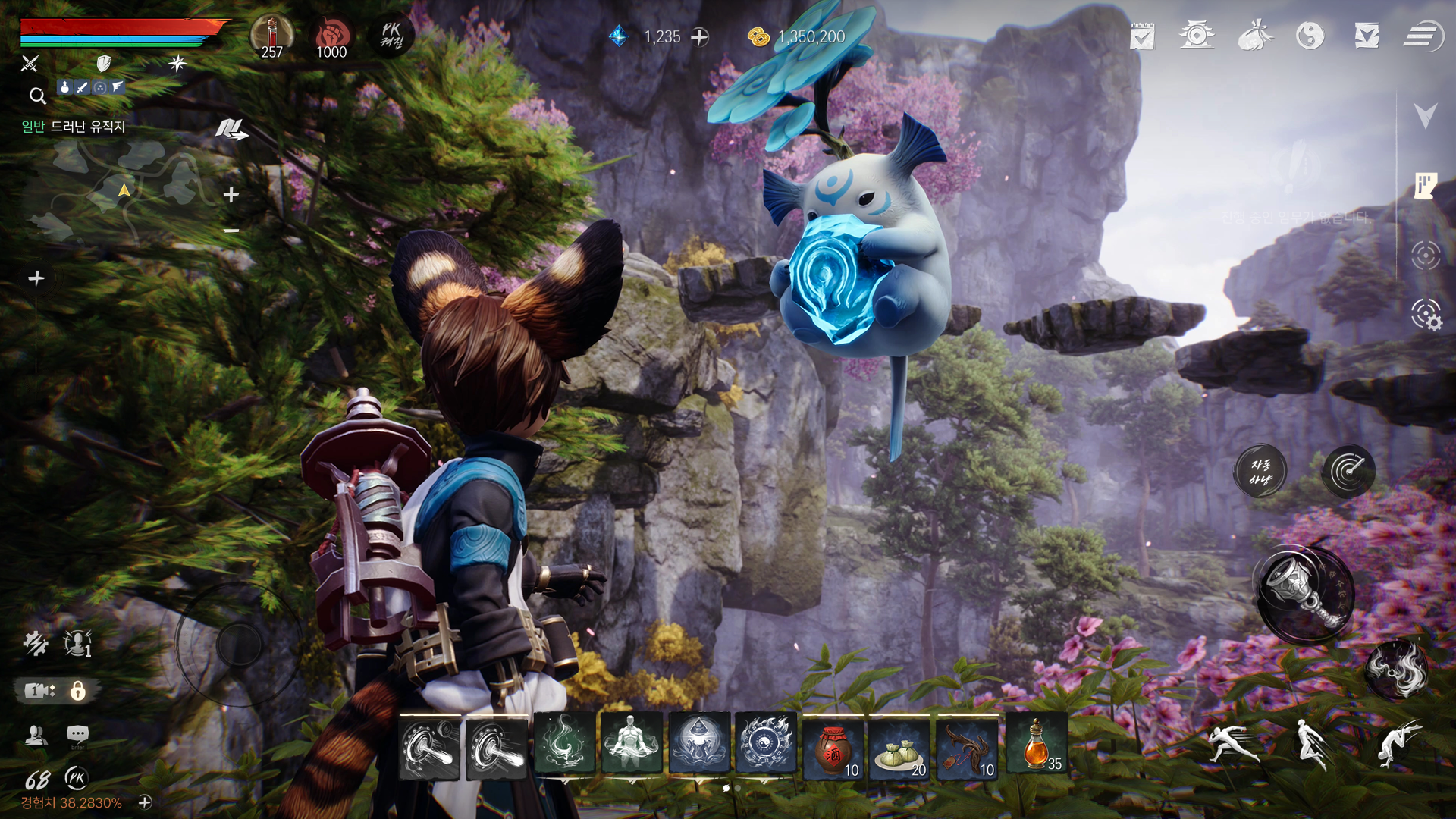This screenshot has width=1456, height=819.
Task: Open the calendar checklist icon
Action: pos(1141,36)
